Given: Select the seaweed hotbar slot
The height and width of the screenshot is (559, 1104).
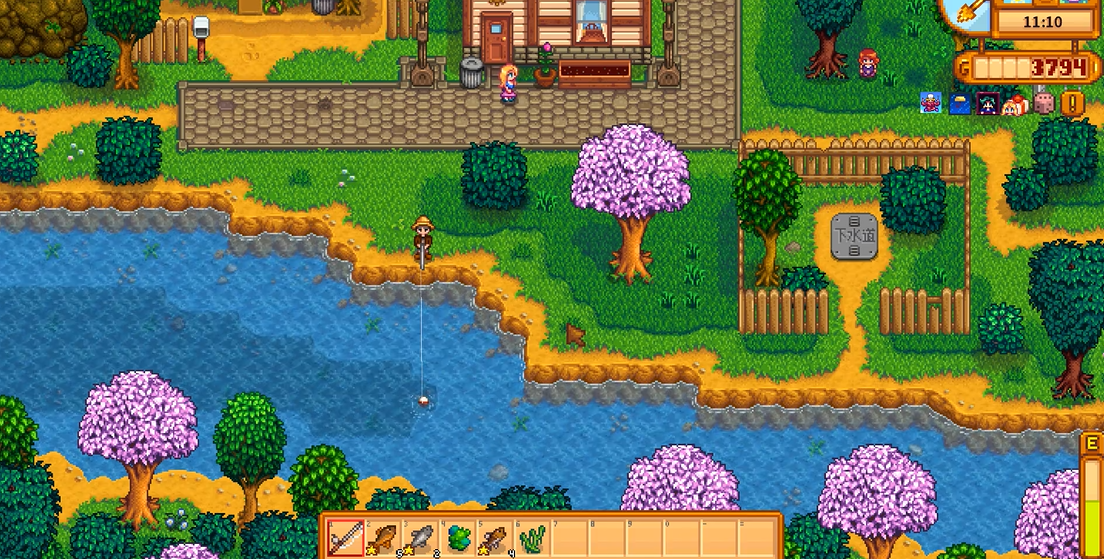Looking at the screenshot, I should (x=533, y=537).
